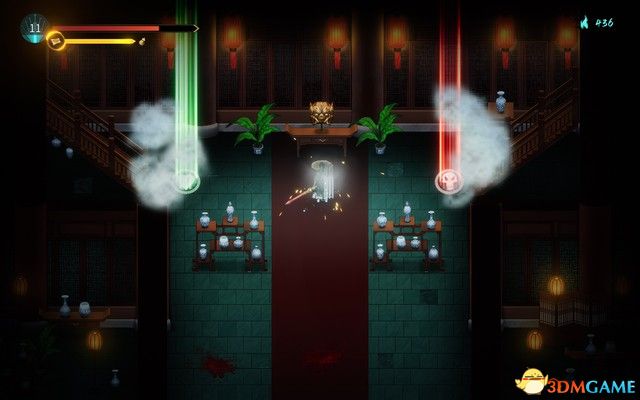Select the level 11 character badge
The width and height of the screenshot is (640, 400).
(x=33, y=27)
